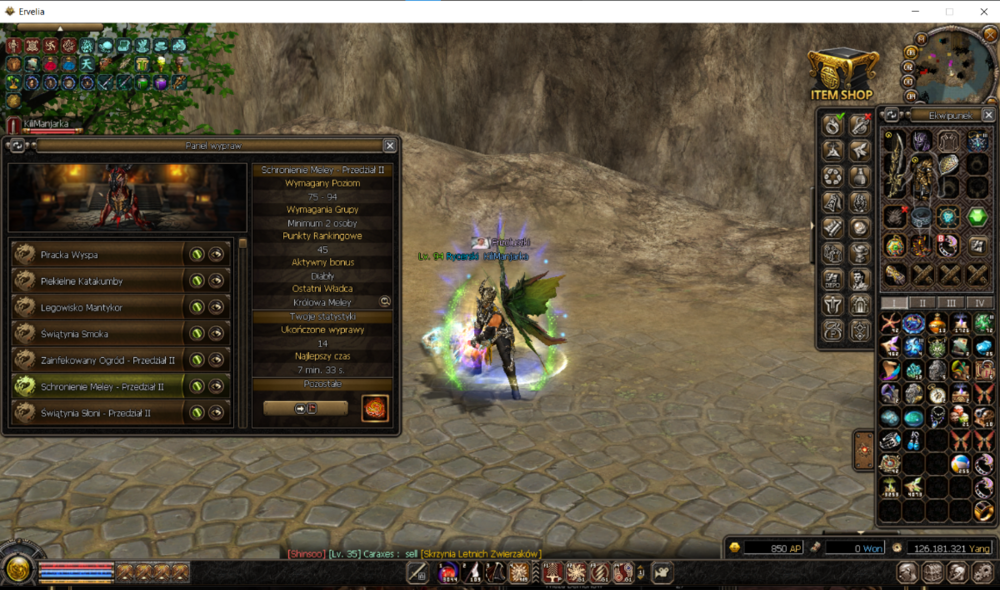
Task: Click the Skrzynia Letnich Zwierzaków chat link
Action: pyautogui.click(x=481, y=554)
